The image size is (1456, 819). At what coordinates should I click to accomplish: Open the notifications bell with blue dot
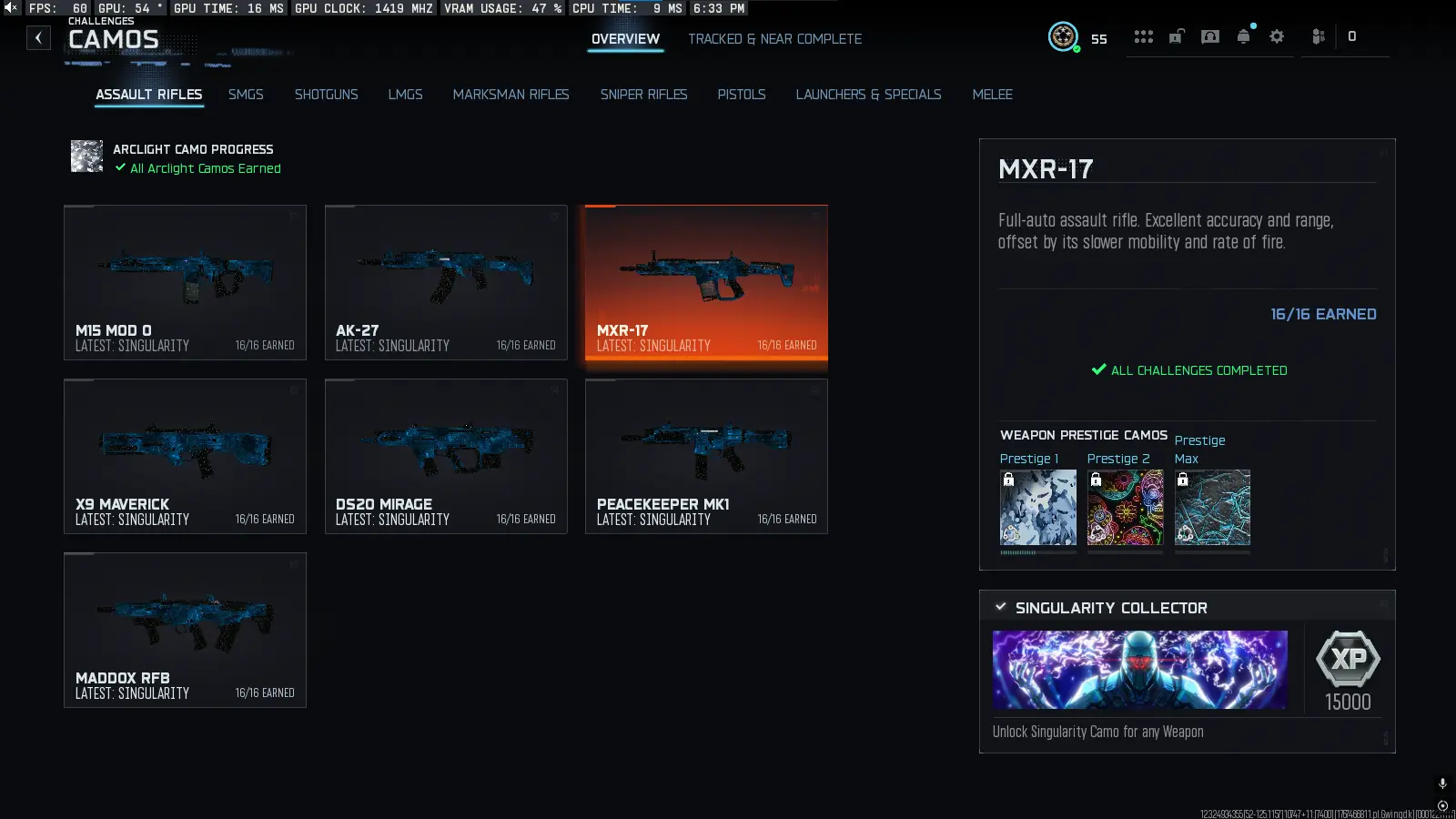click(x=1243, y=36)
